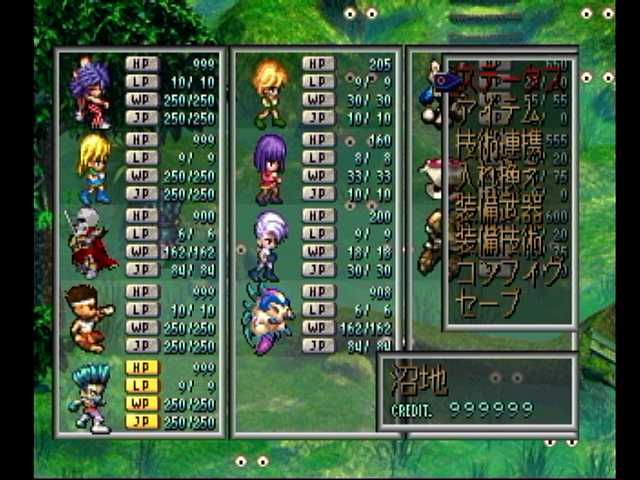Viewport: 640px width, 480px height.
Task: Select the white-haired character in dark clothes
Action: [270, 243]
